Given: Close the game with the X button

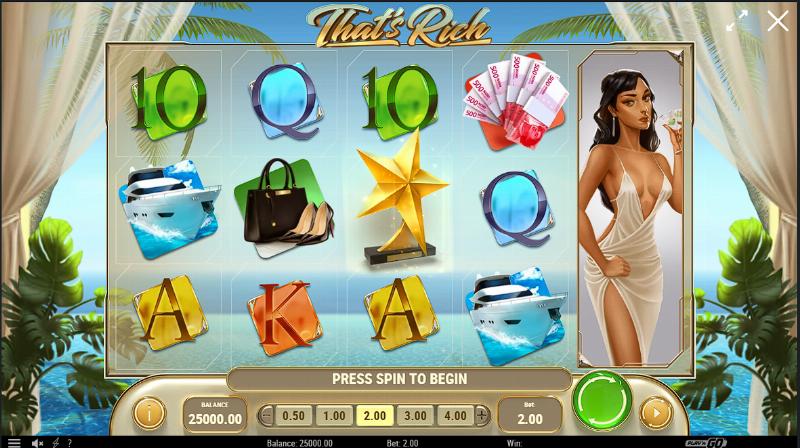Looking at the screenshot, I should click(x=777, y=21).
